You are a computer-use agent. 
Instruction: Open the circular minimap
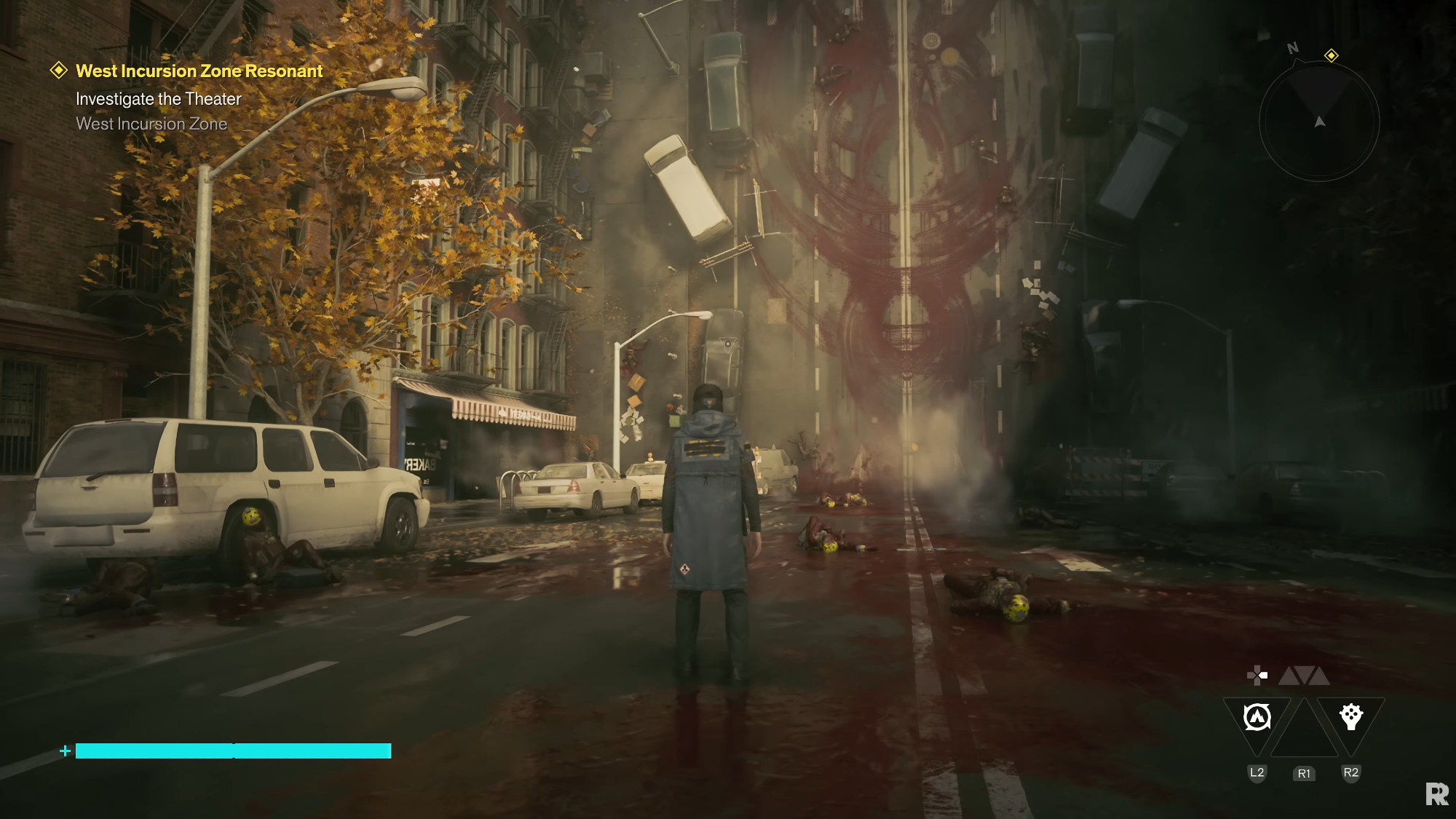[1319, 122]
